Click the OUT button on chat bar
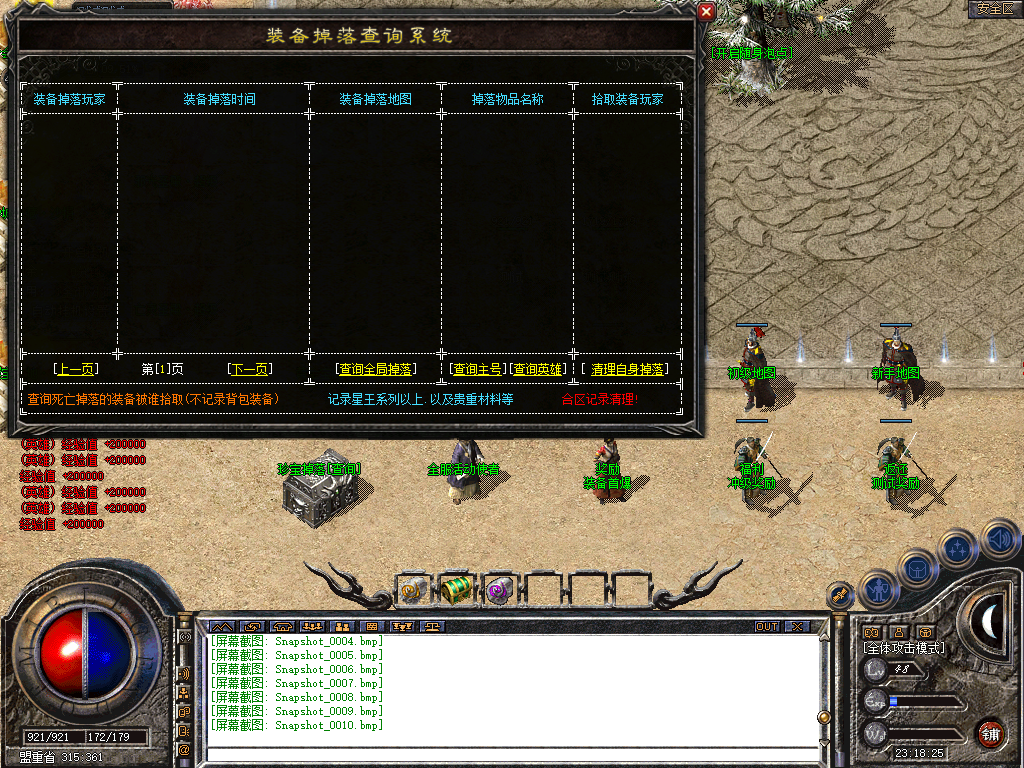 [767, 627]
